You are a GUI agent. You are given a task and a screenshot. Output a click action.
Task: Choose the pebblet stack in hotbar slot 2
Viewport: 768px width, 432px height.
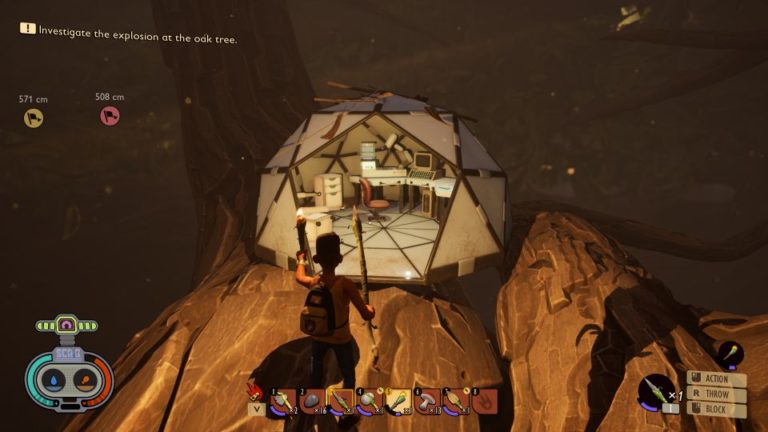(x=313, y=402)
